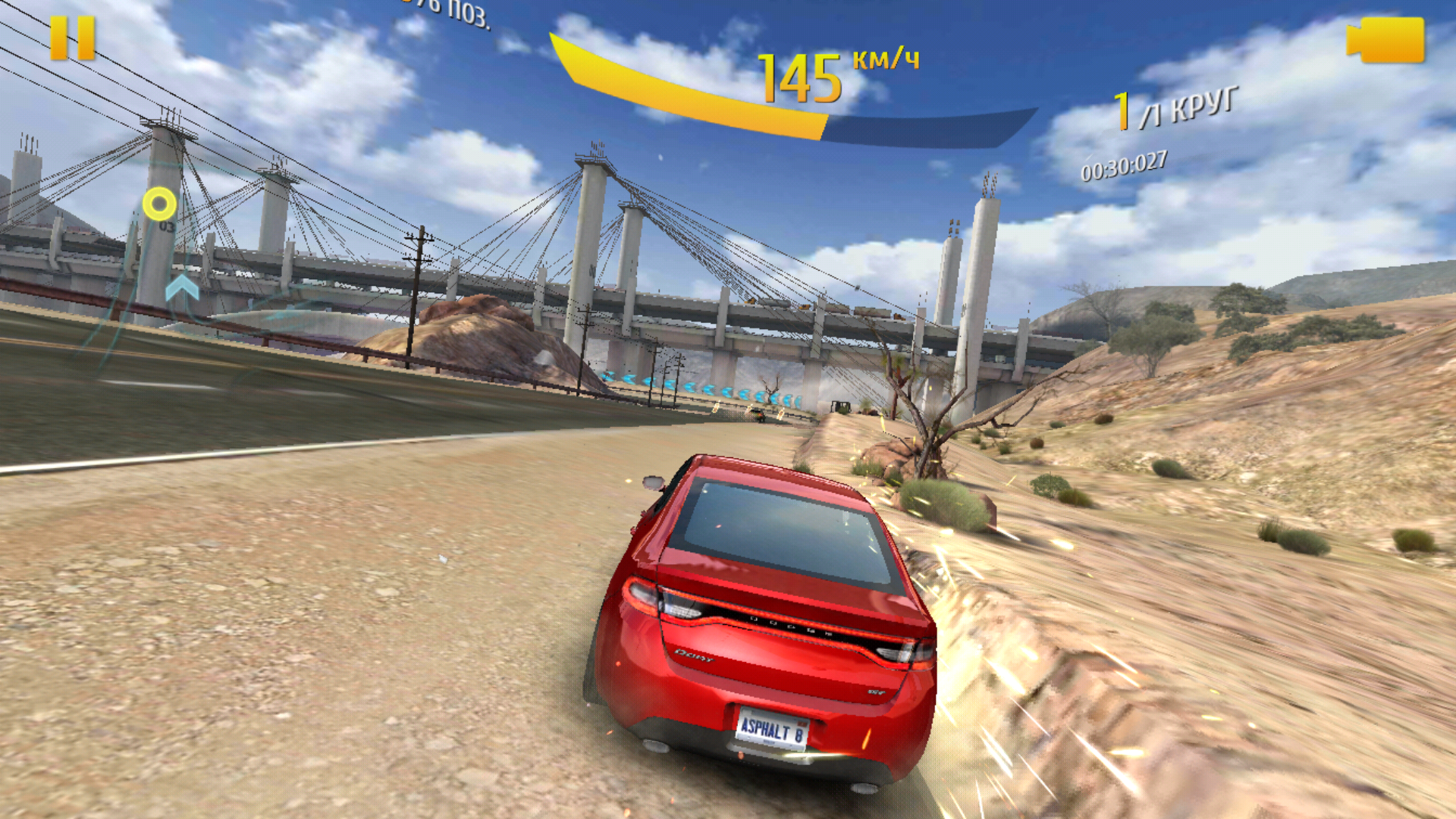Image resolution: width=1456 pixels, height=819 pixels.
Task: Pause the race with the pause button
Action: point(73,38)
